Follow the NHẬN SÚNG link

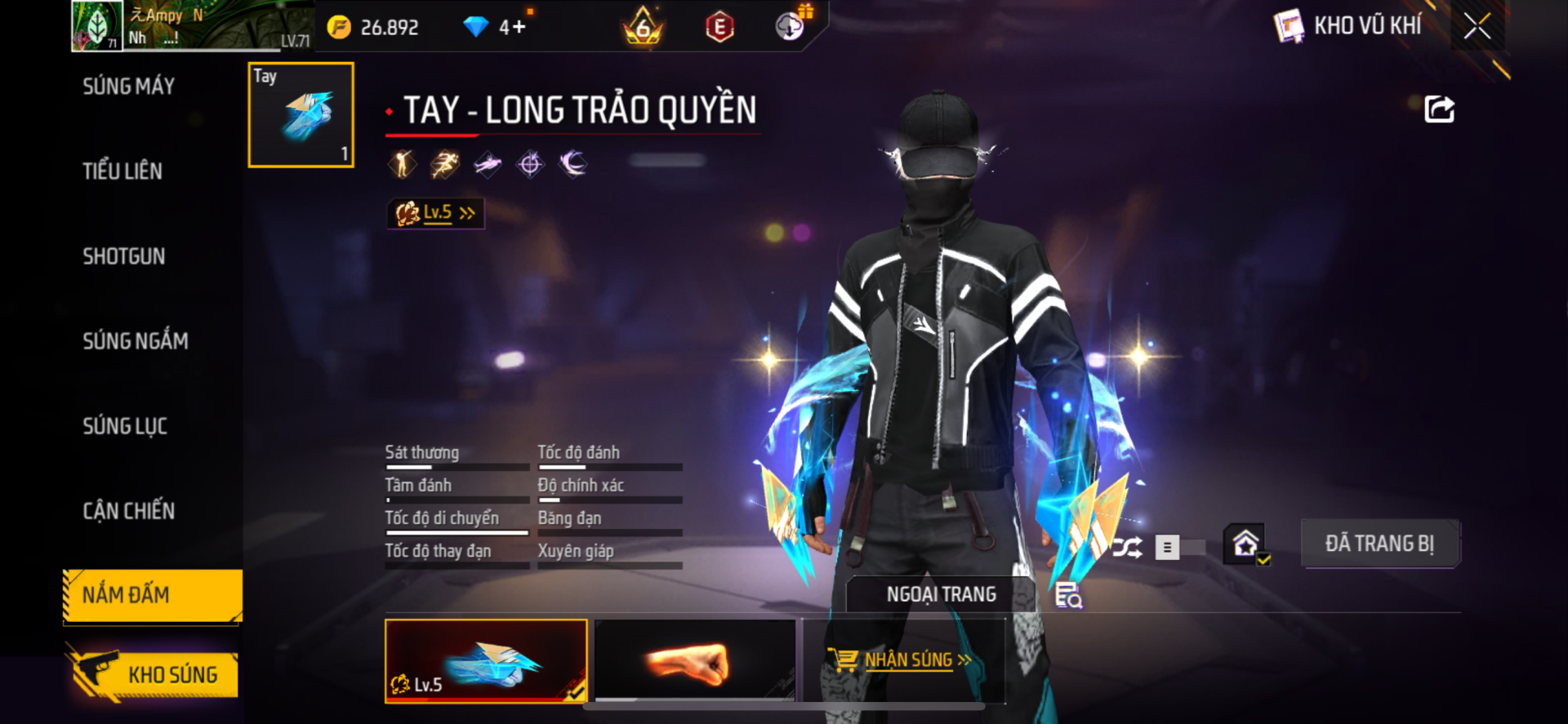point(908,660)
